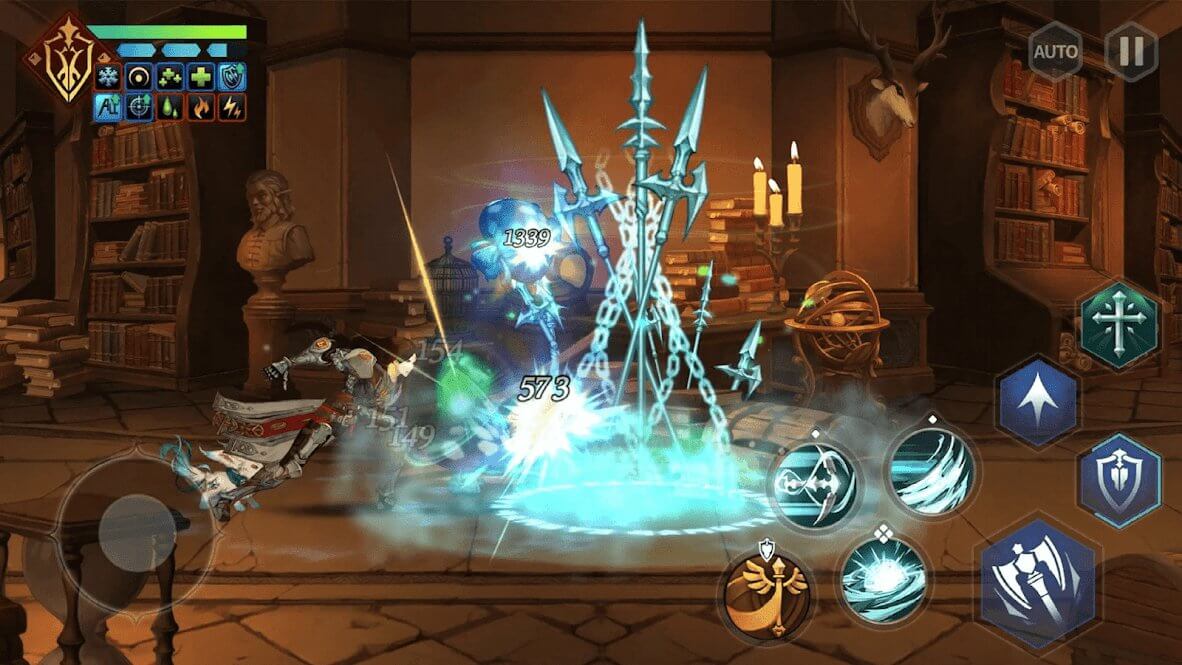Check the shield defense buff icon
This screenshot has width=1182, height=665.
pos(233,78)
